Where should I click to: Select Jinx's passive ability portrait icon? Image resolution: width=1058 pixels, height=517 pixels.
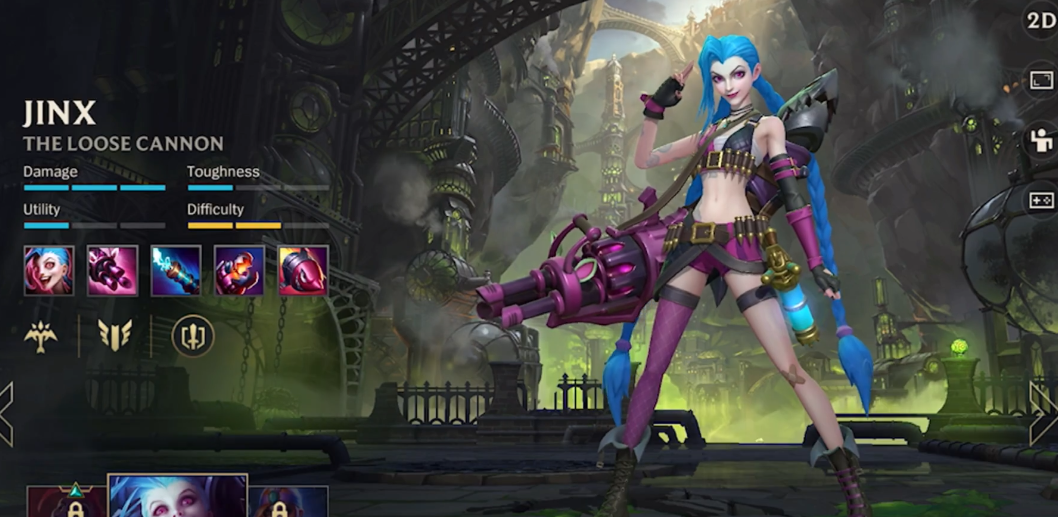click(x=49, y=270)
